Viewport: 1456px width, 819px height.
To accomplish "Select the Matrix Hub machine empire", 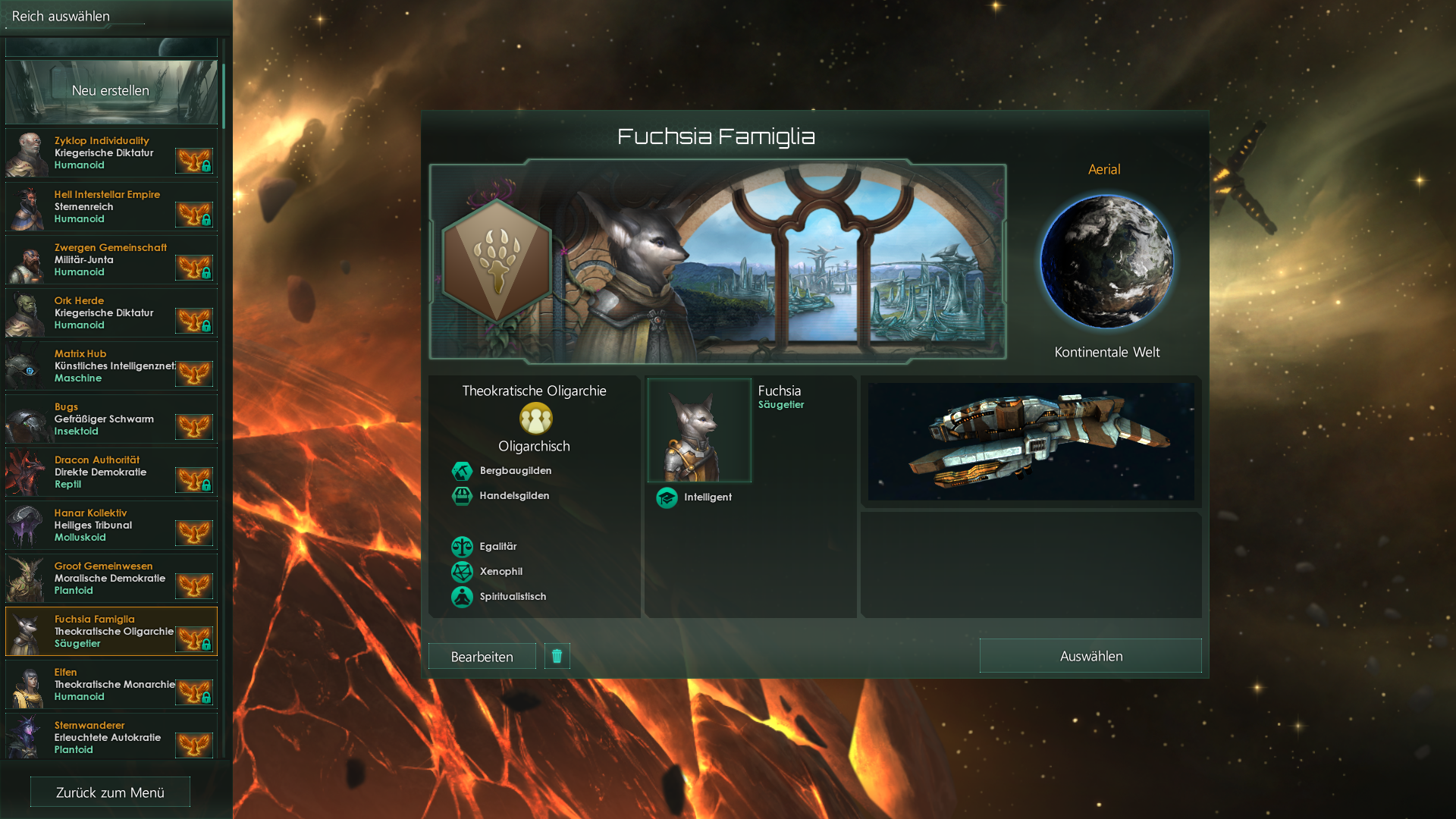I will point(111,366).
